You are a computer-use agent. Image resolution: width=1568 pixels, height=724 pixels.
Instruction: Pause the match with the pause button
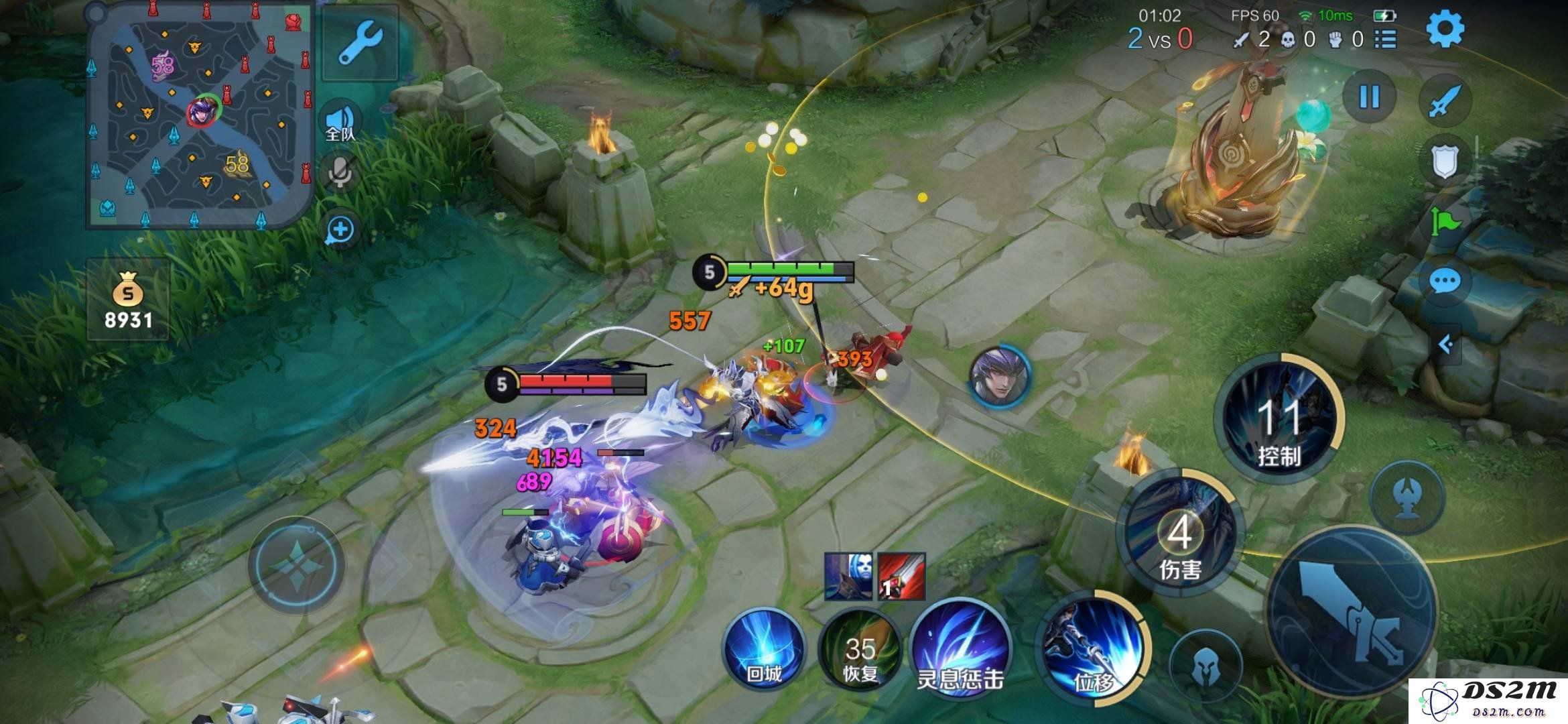click(1369, 98)
